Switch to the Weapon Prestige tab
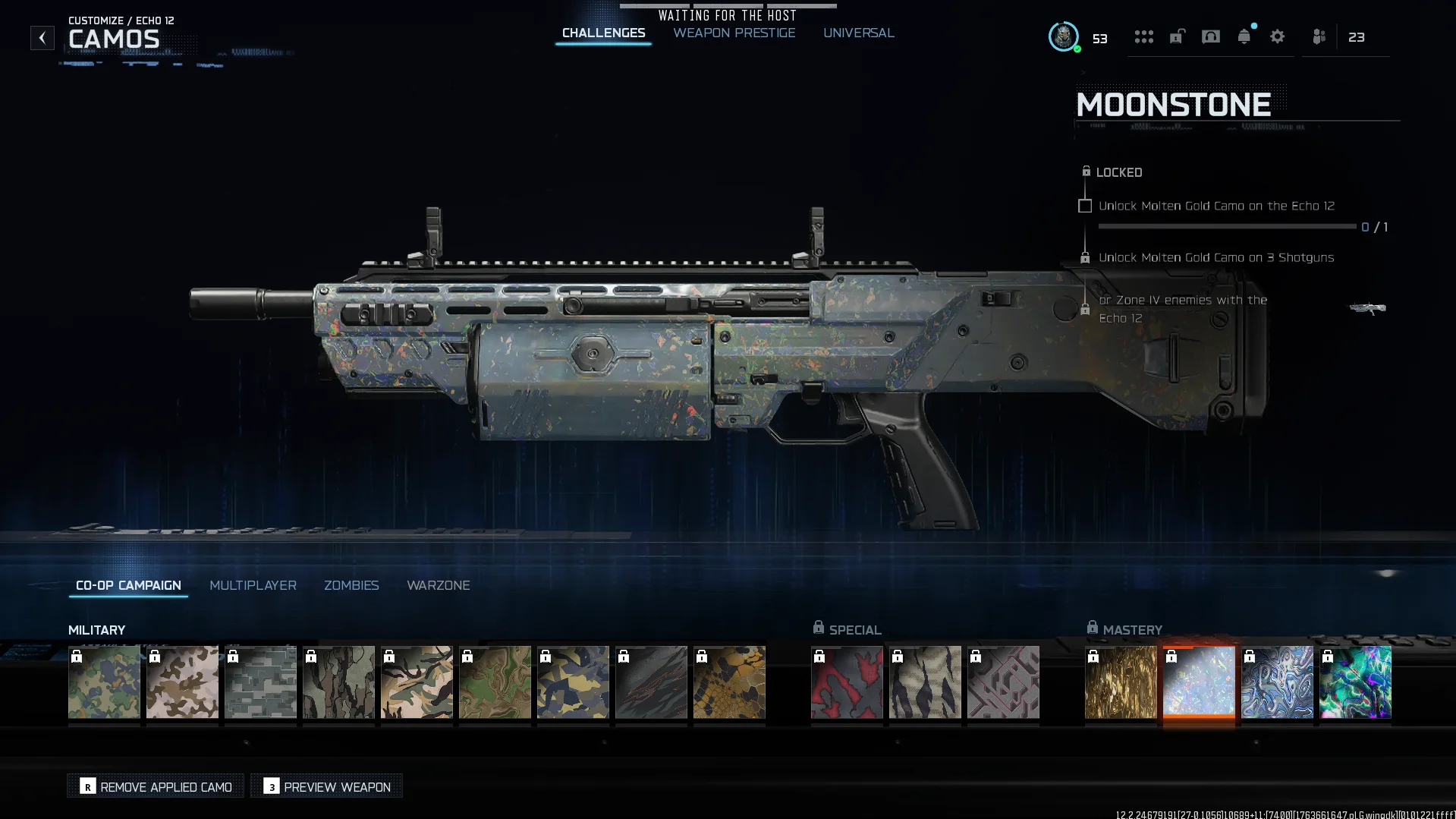Screen dimensions: 1456x819 click(x=734, y=33)
